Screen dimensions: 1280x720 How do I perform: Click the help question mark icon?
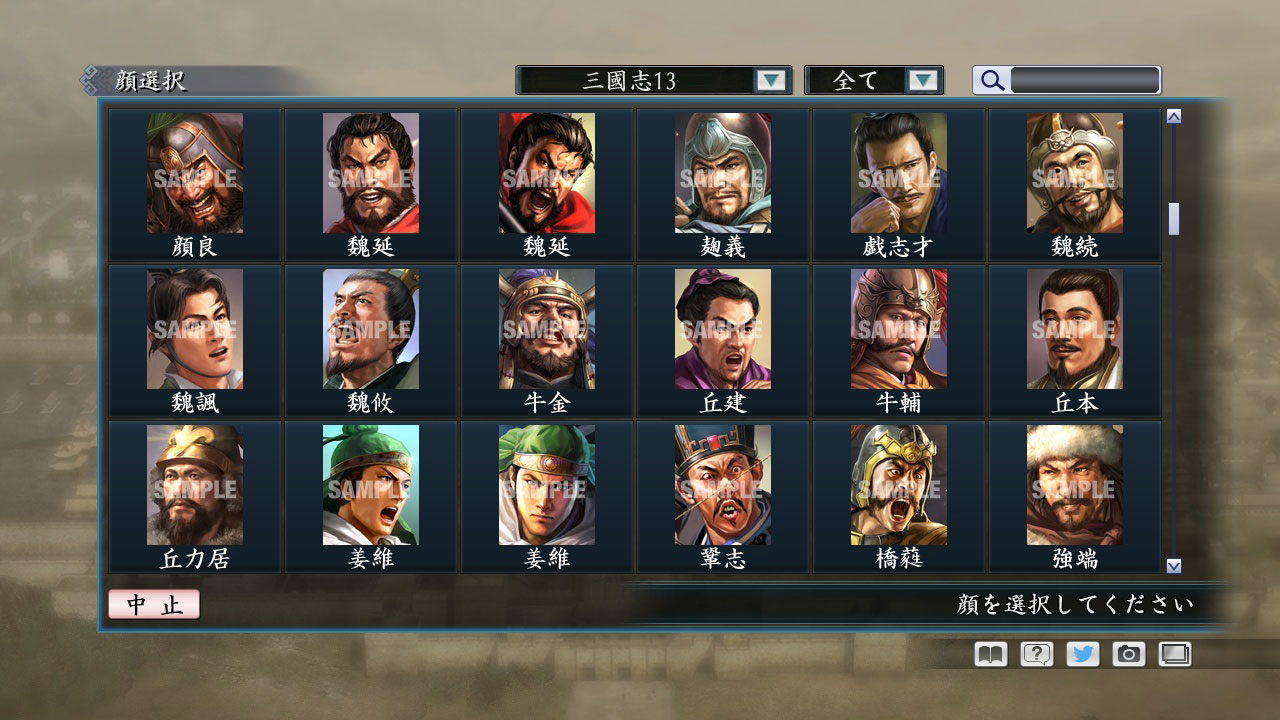[1034, 653]
